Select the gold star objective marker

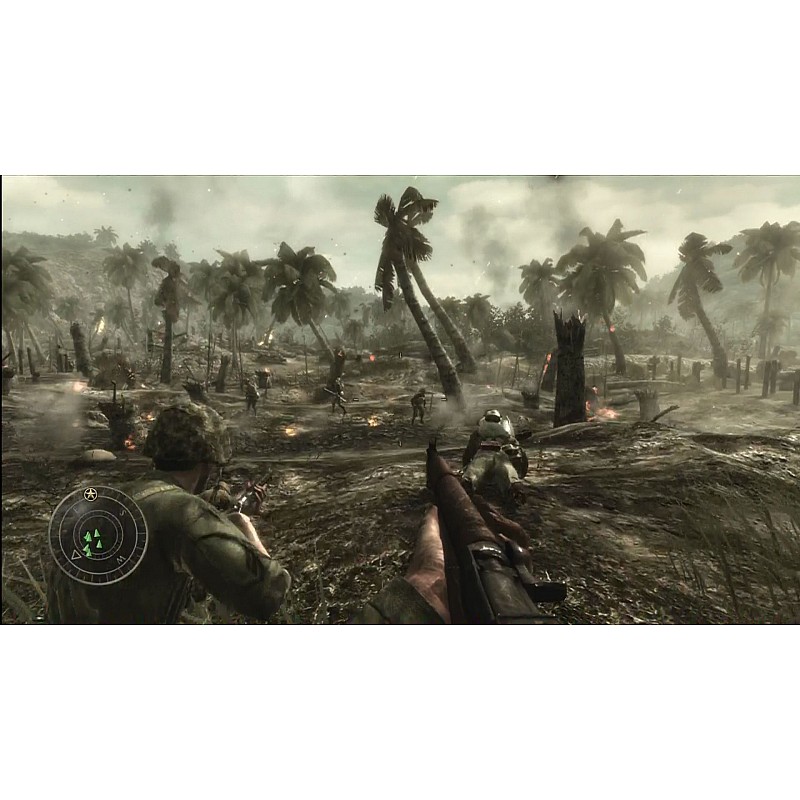tap(91, 494)
